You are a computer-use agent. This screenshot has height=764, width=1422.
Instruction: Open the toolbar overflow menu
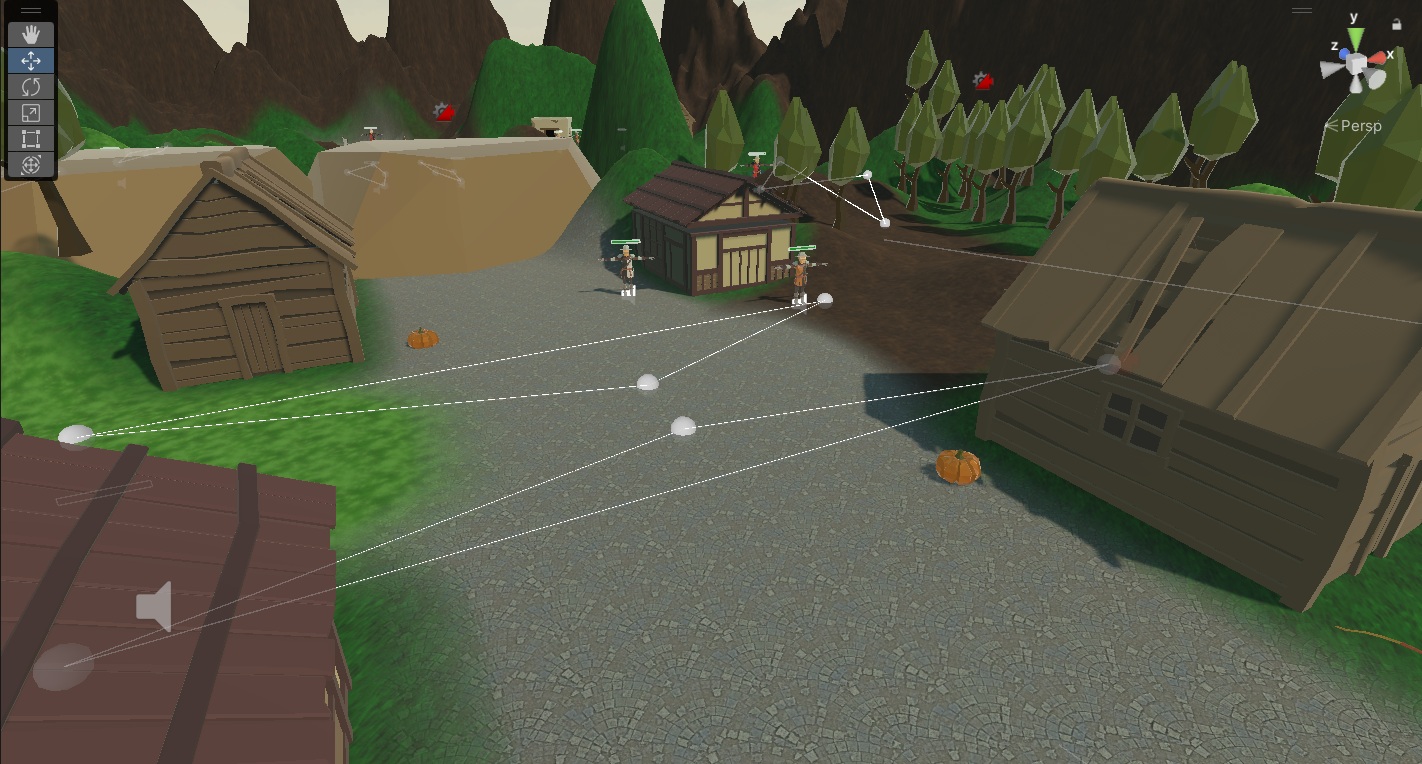point(31,12)
